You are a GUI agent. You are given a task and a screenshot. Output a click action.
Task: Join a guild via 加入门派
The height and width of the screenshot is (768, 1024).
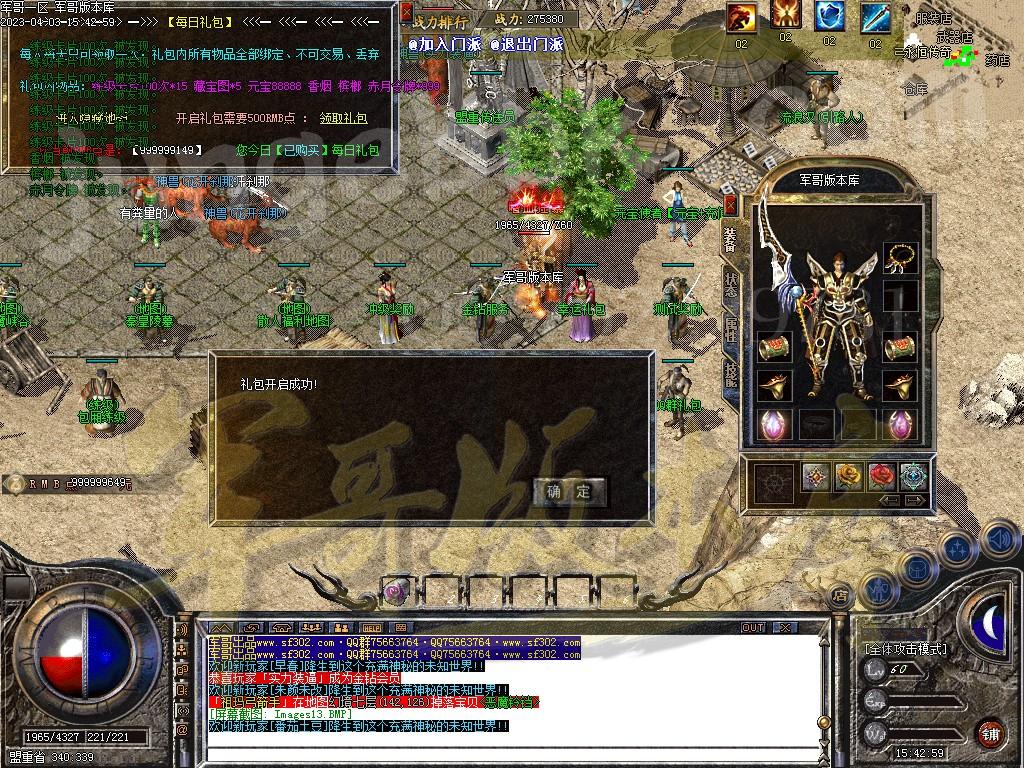click(x=443, y=44)
